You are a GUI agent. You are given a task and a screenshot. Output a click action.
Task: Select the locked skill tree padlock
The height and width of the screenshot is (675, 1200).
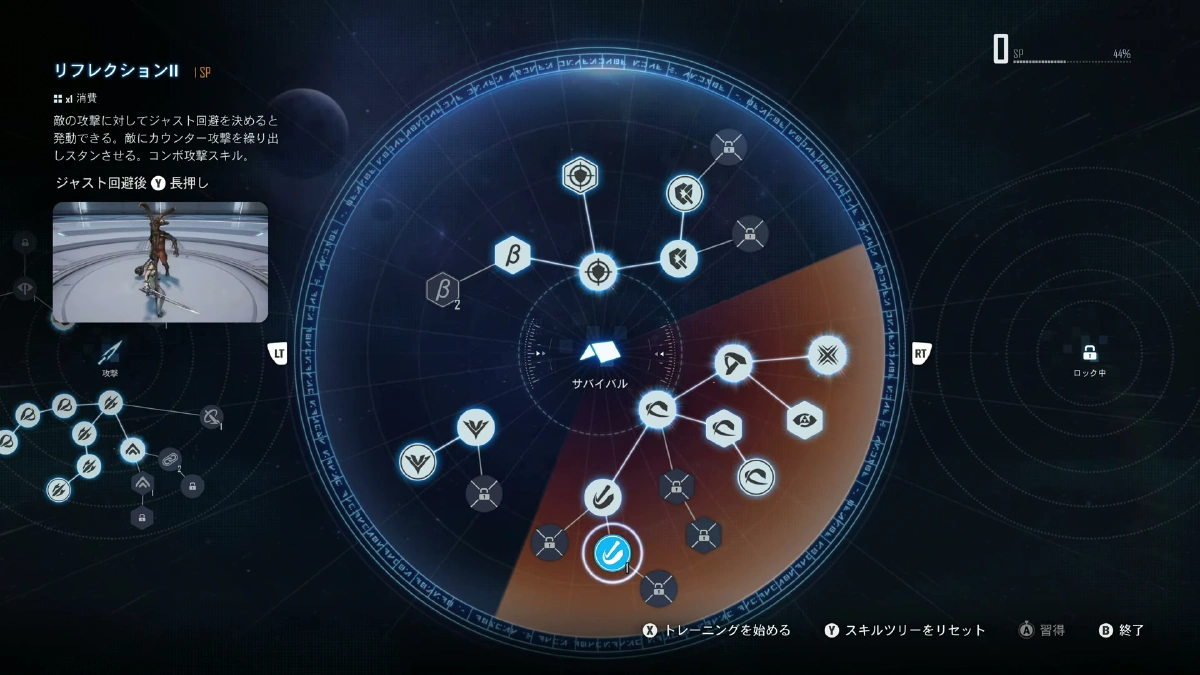pos(1090,353)
